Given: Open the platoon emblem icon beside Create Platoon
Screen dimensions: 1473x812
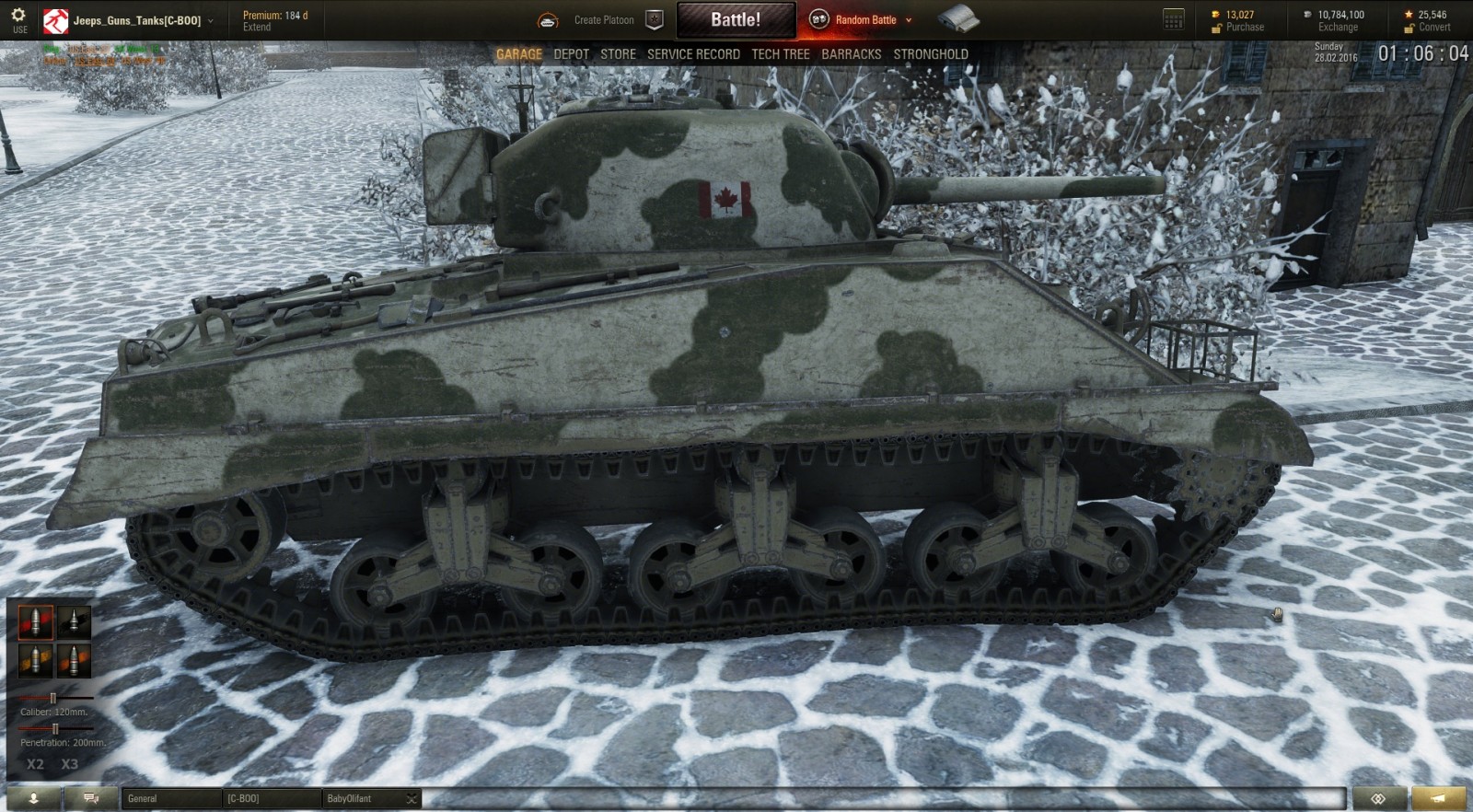Looking at the screenshot, I should 654,18.
